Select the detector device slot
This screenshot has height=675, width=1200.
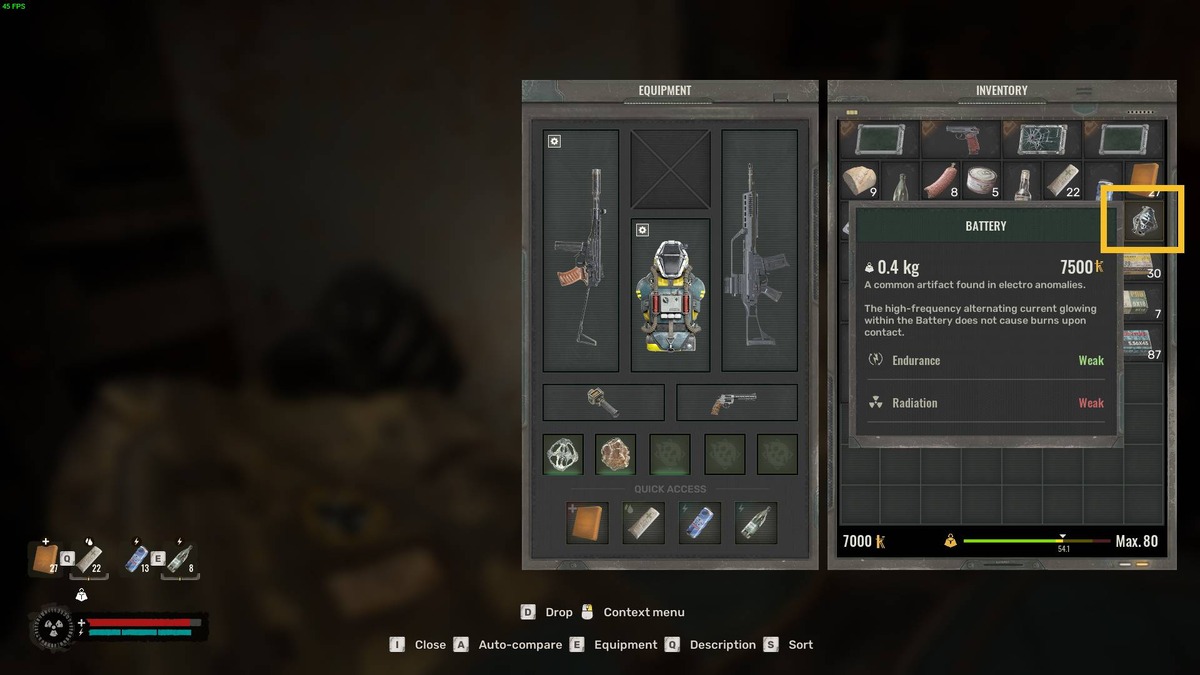(603, 403)
